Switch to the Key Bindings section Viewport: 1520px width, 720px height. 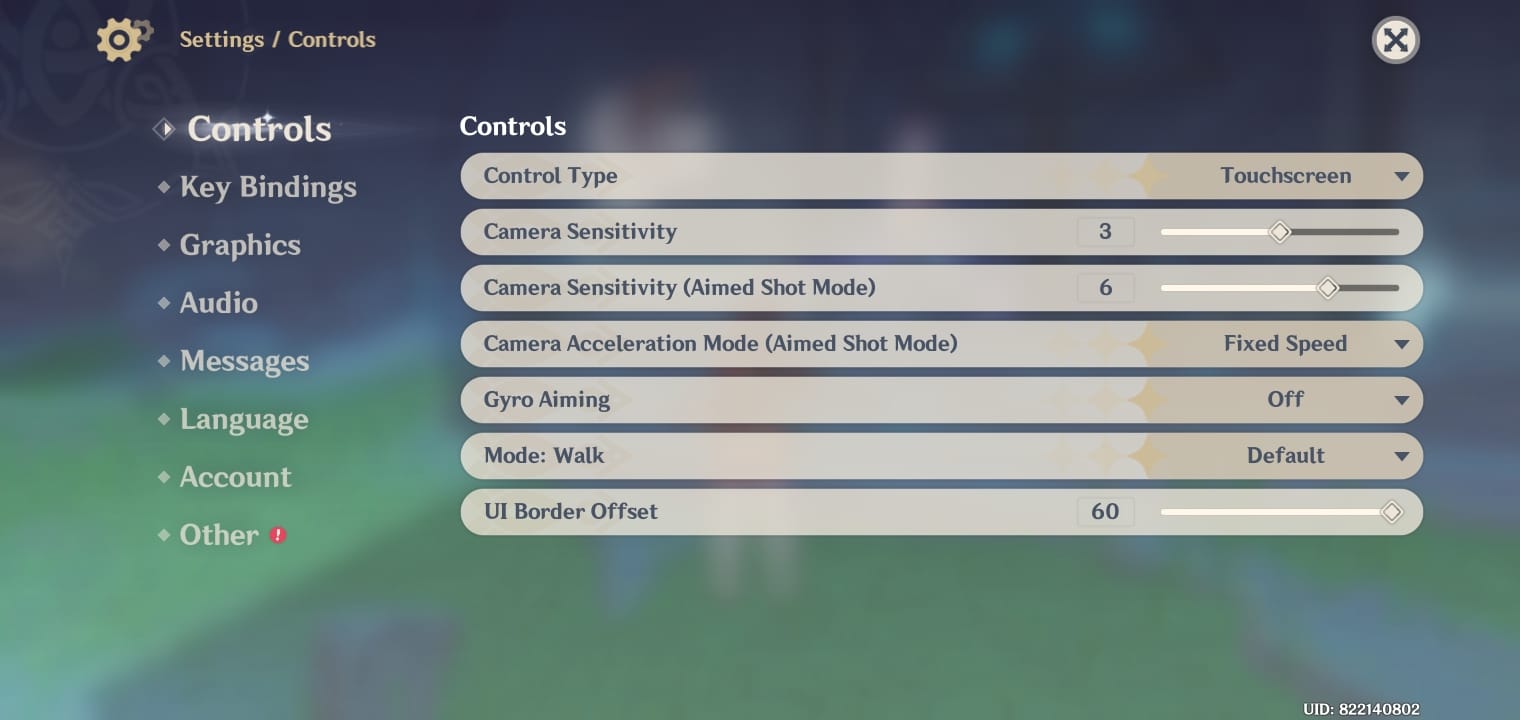[268, 186]
